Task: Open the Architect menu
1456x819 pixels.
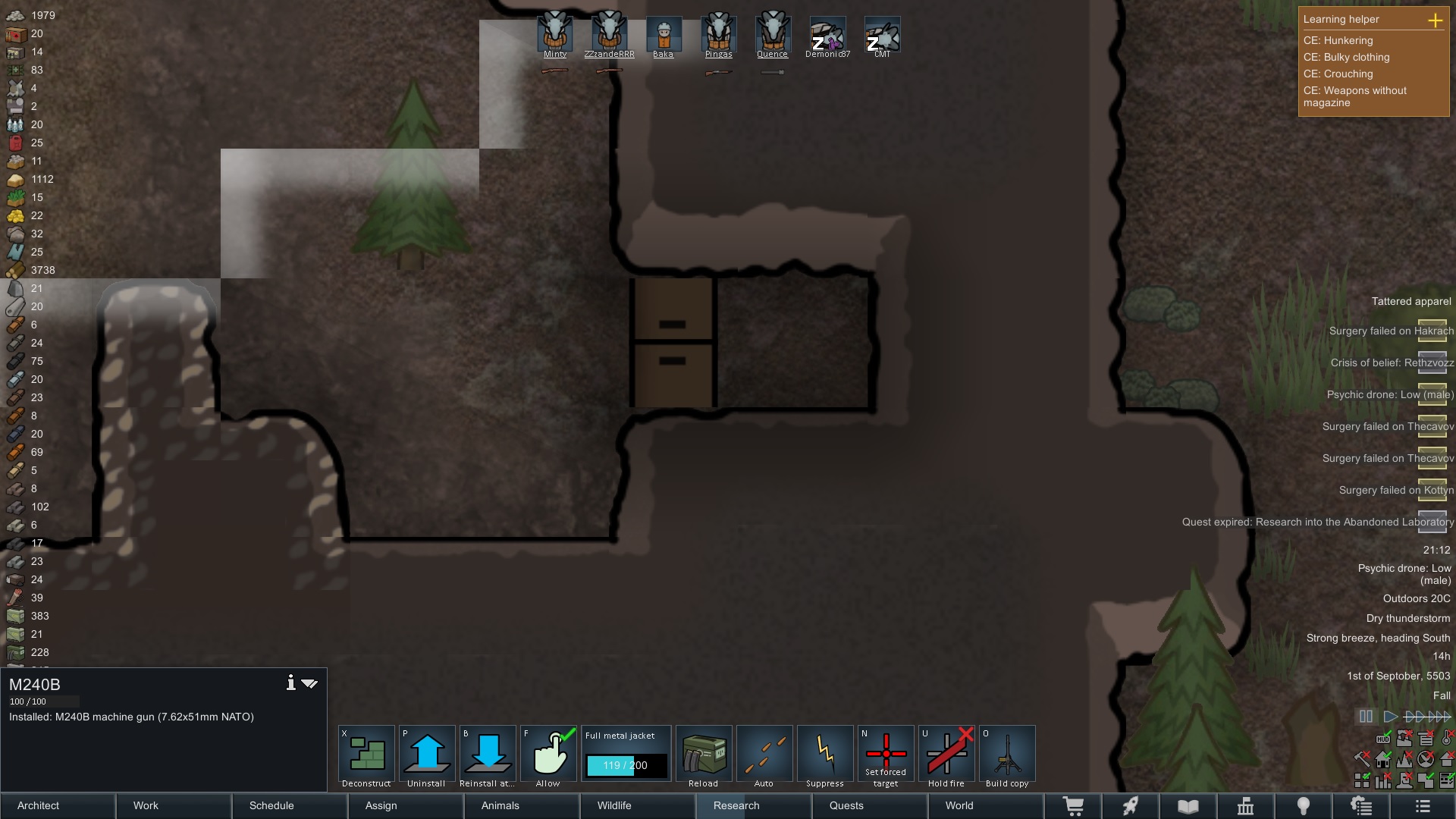Action: click(38, 805)
